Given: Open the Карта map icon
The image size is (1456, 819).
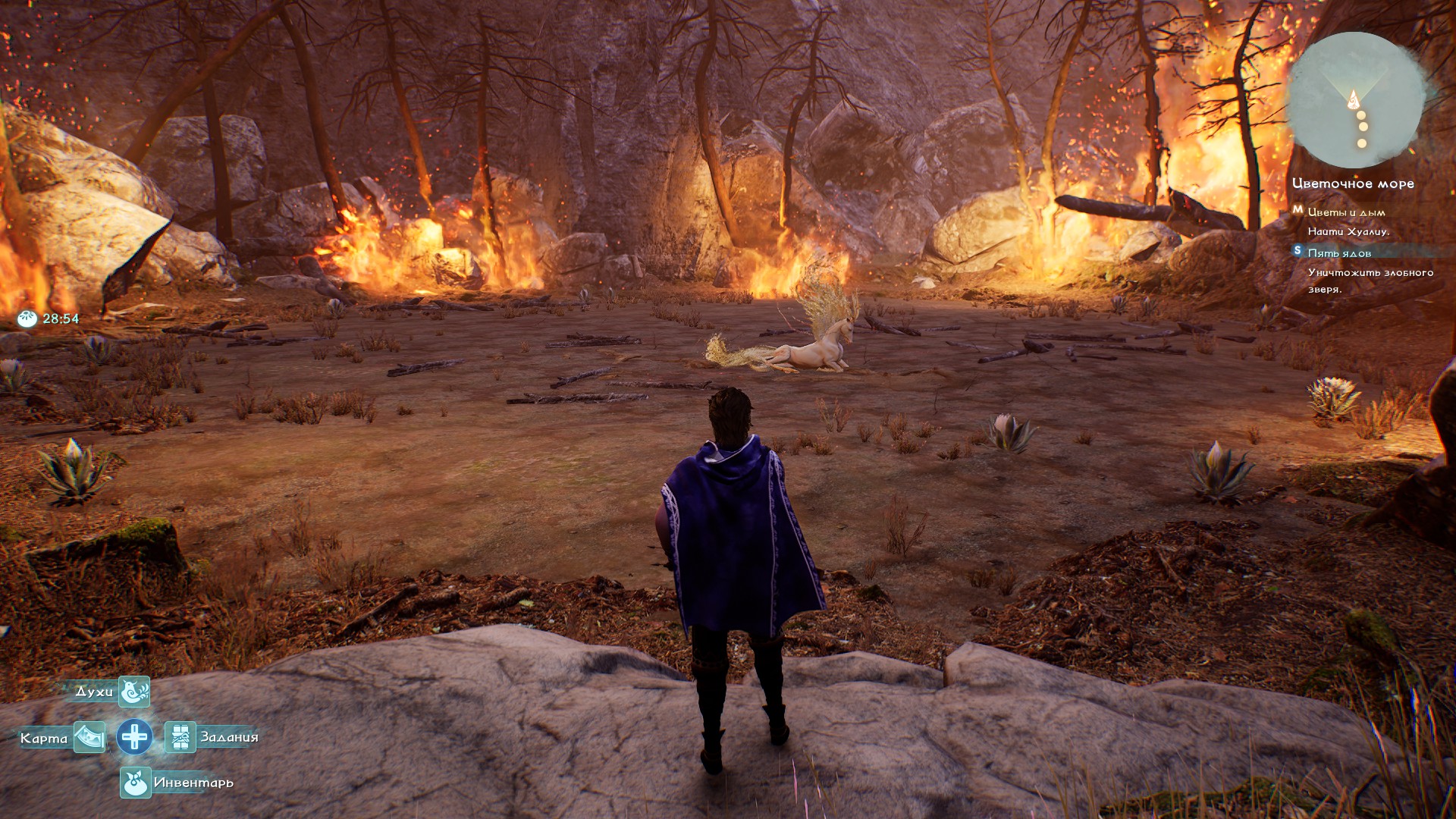Looking at the screenshot, I should (89, 737).
